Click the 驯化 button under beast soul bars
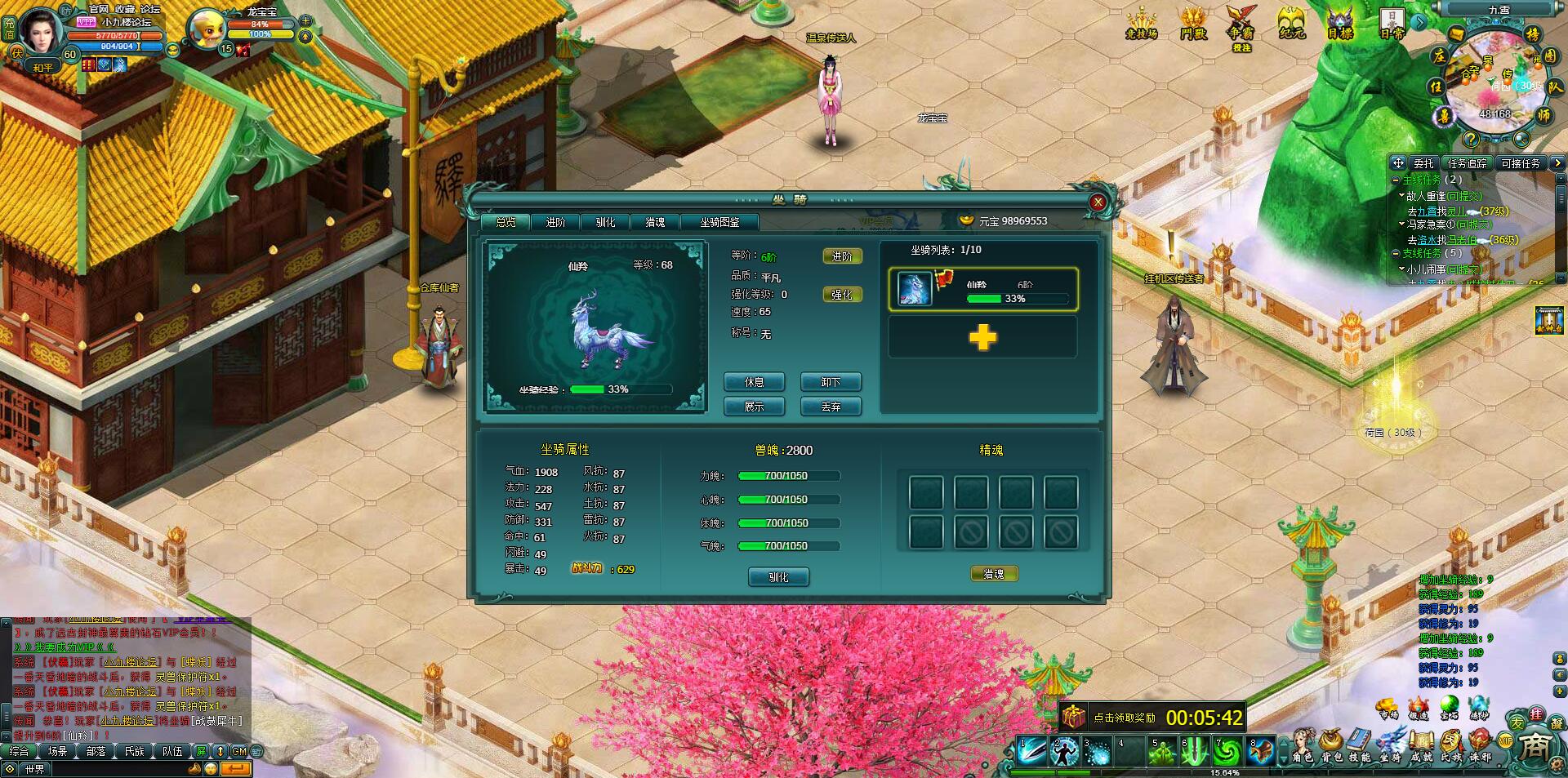Screen dimensions: 1568x778 [778, 577]
